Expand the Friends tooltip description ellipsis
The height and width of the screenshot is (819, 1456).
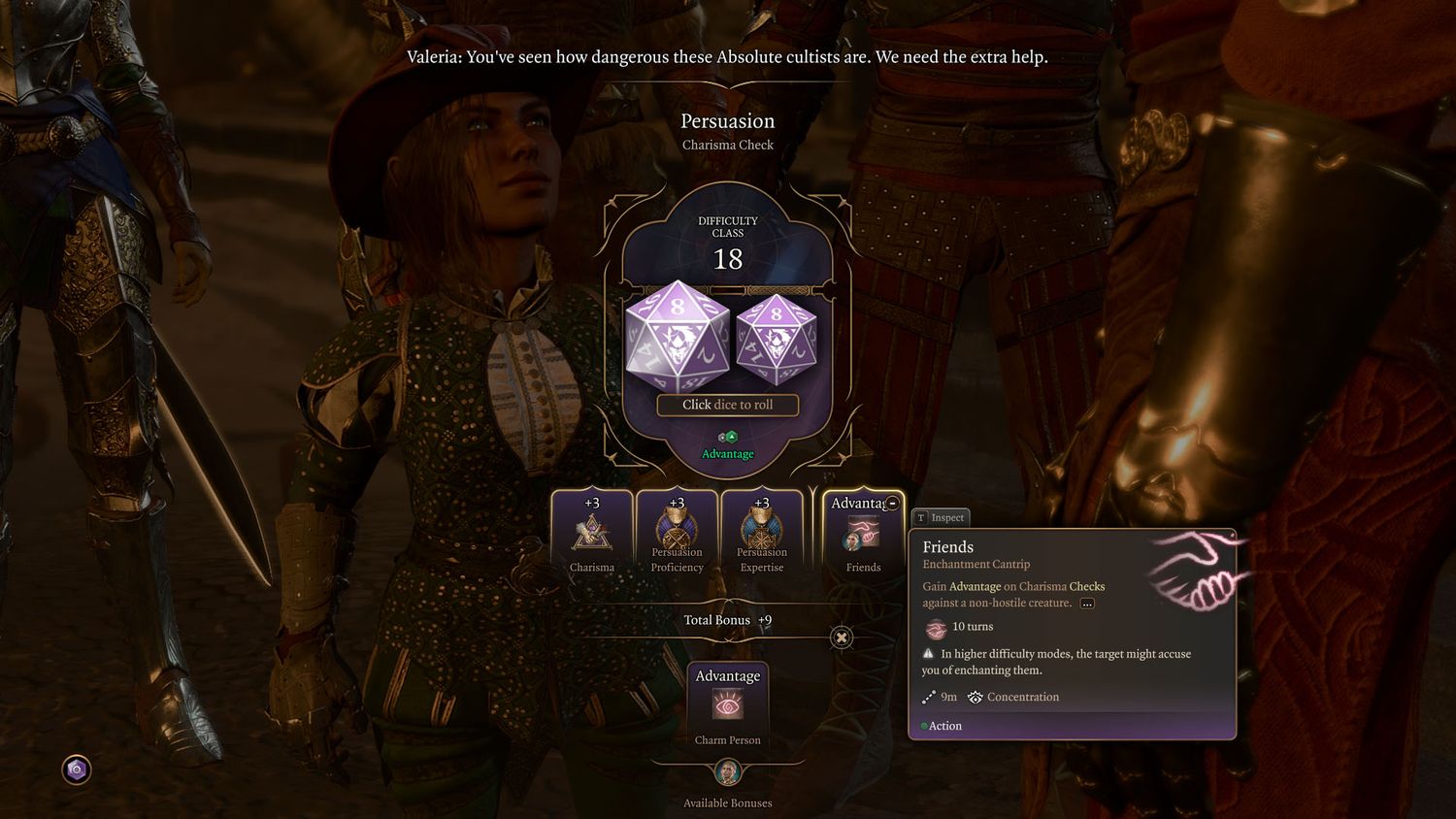pyautogui.click(x=1087, y=604)
